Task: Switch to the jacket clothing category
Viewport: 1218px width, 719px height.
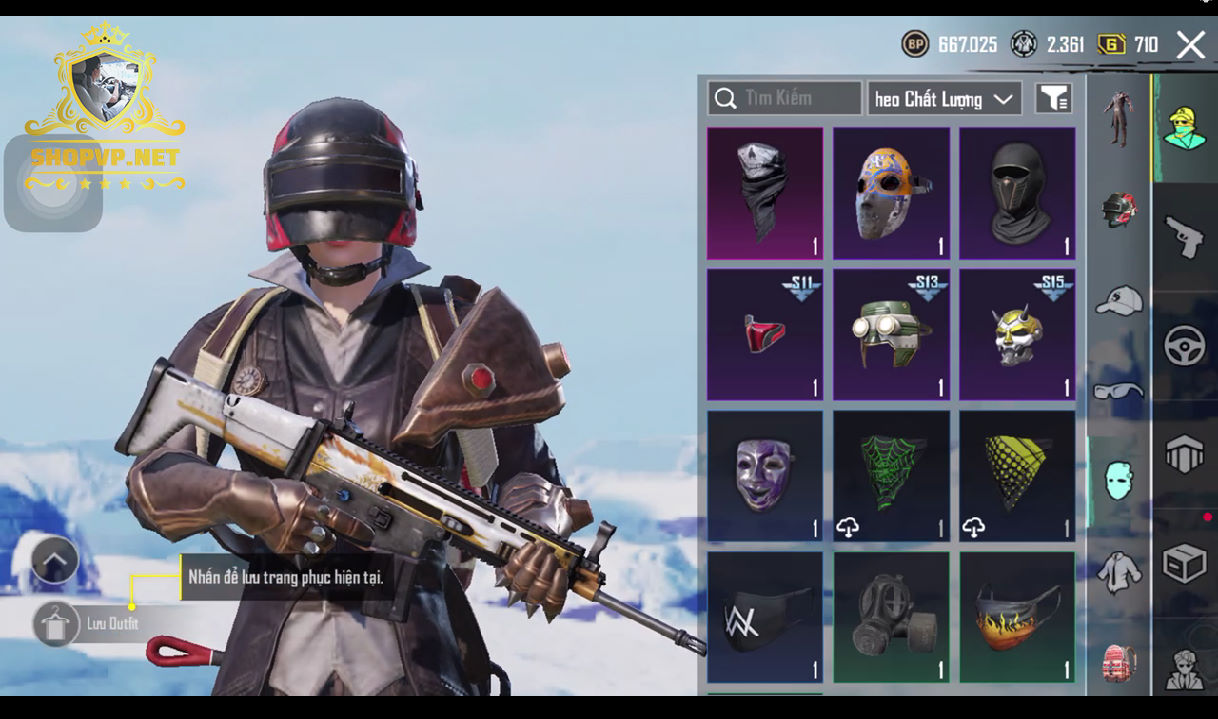Action: [x=1119, y=572]
